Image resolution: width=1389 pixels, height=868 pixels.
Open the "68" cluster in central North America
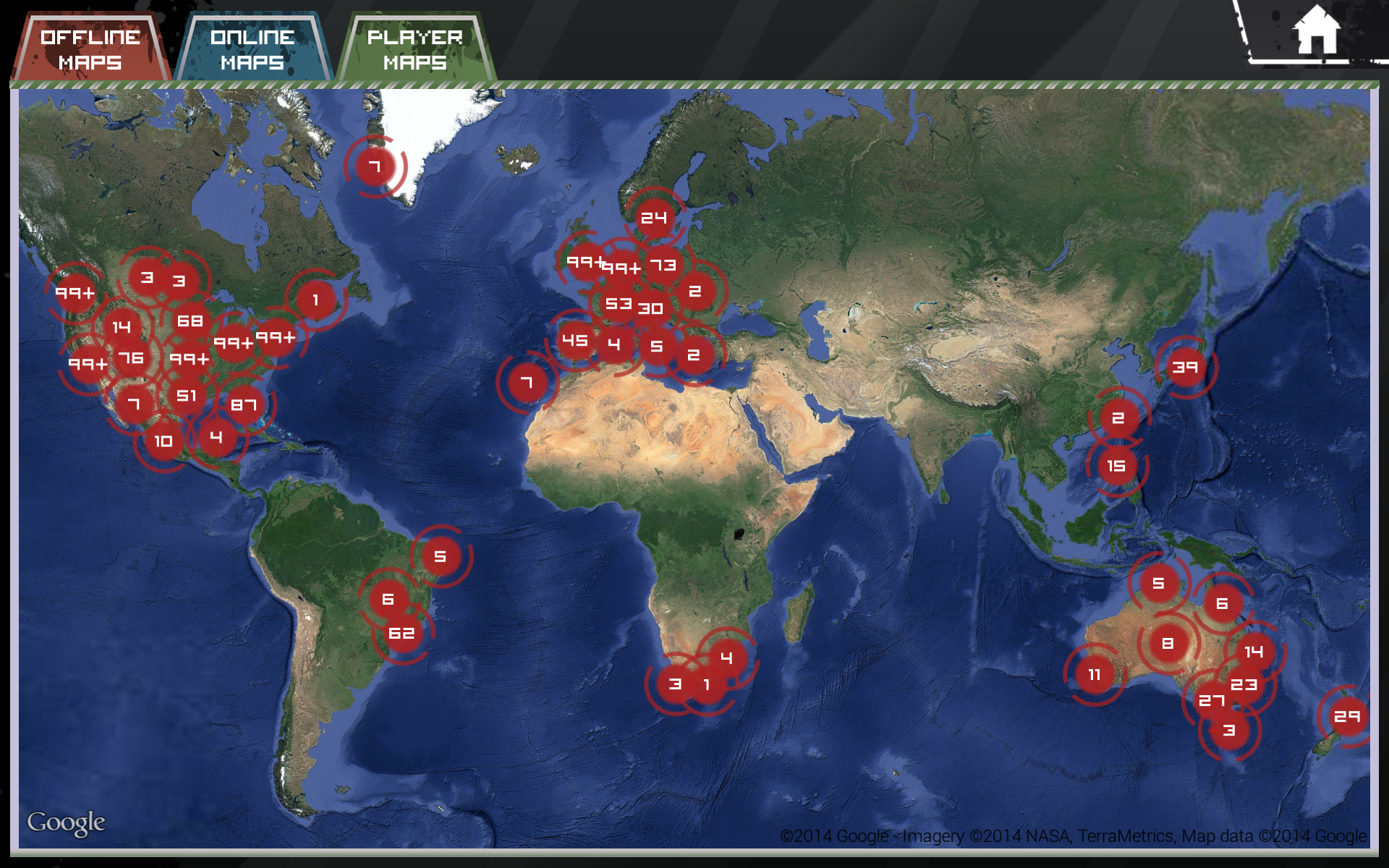190,321
